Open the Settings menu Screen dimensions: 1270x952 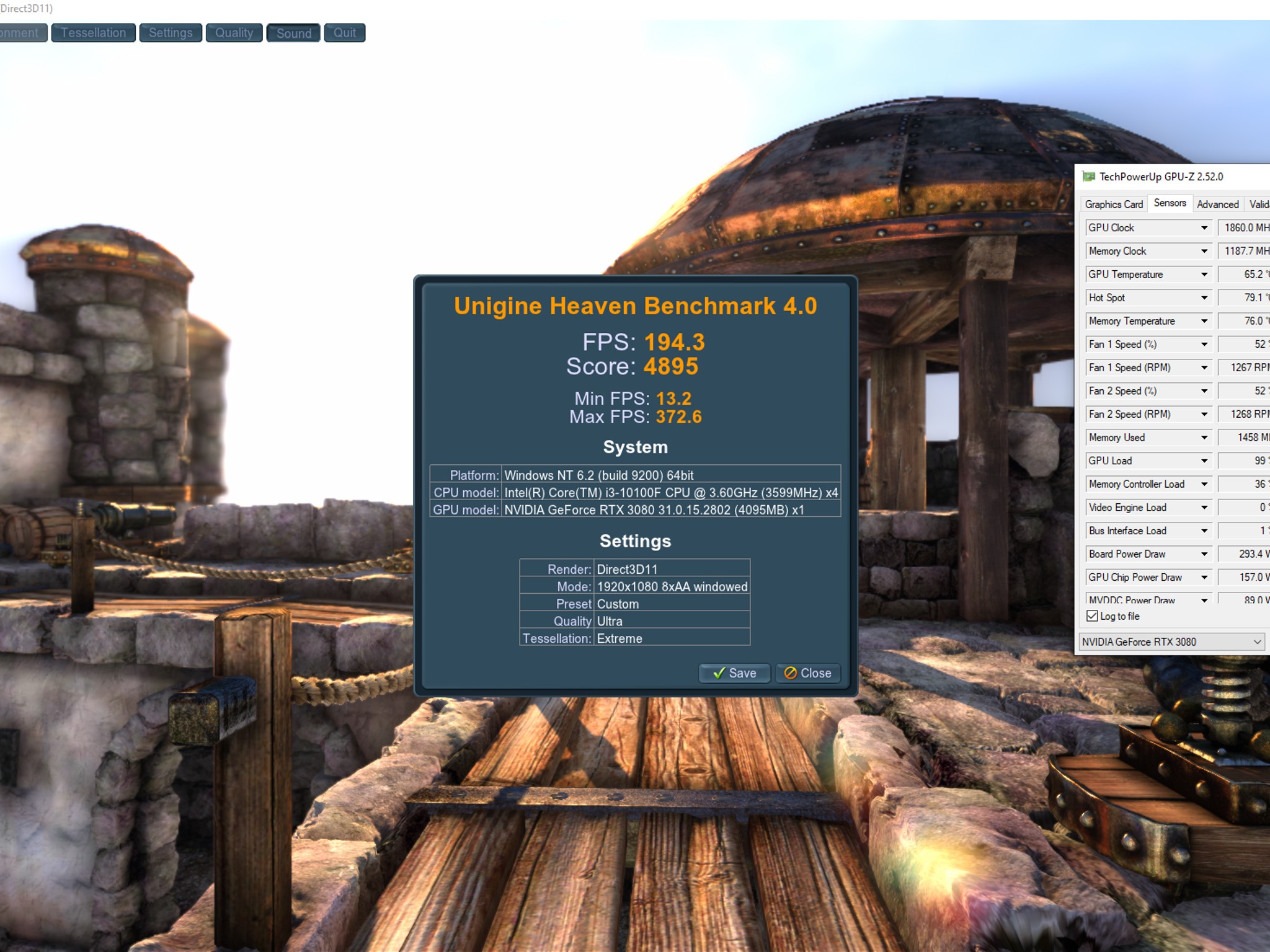coord(171,33)
